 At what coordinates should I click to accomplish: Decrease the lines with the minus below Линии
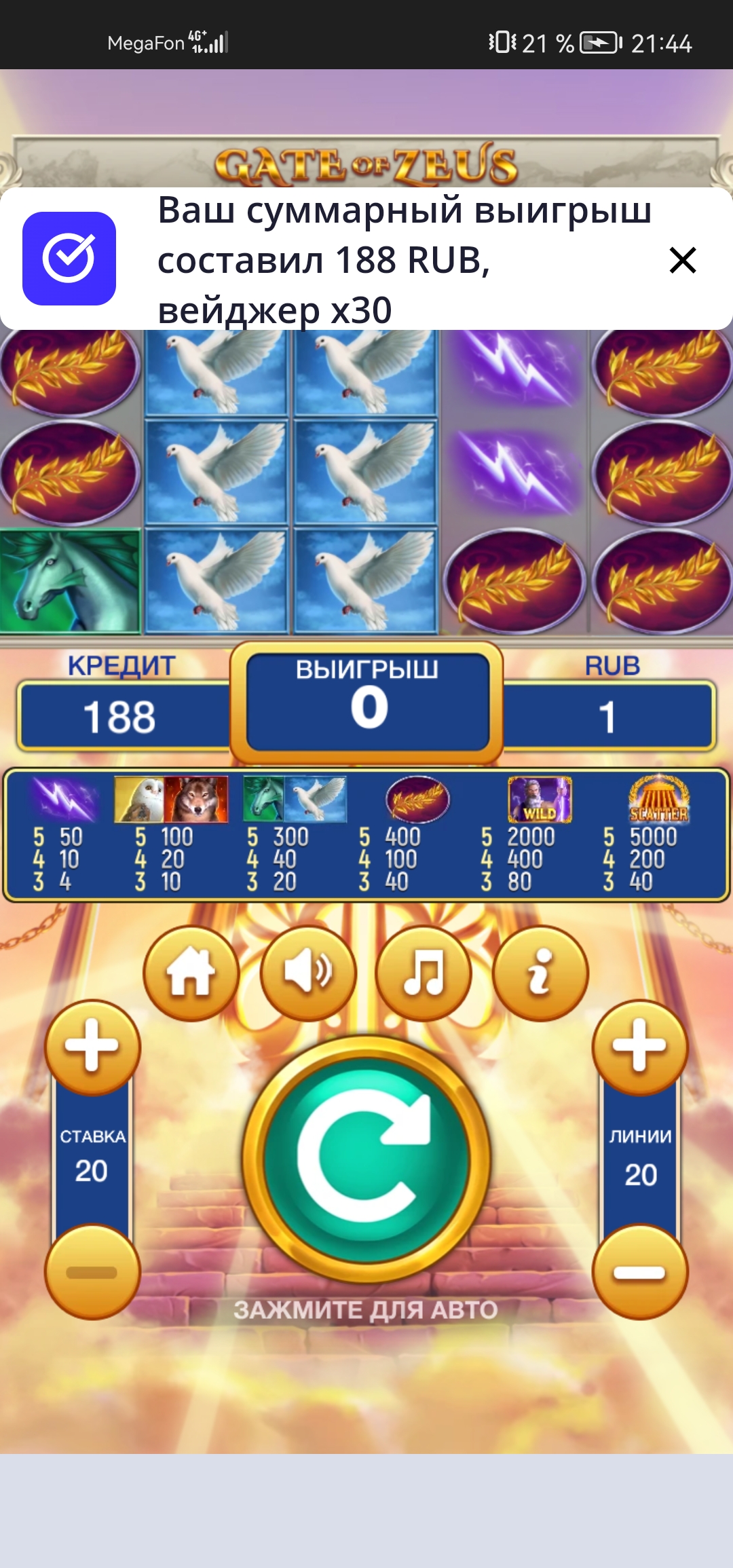639,1272
